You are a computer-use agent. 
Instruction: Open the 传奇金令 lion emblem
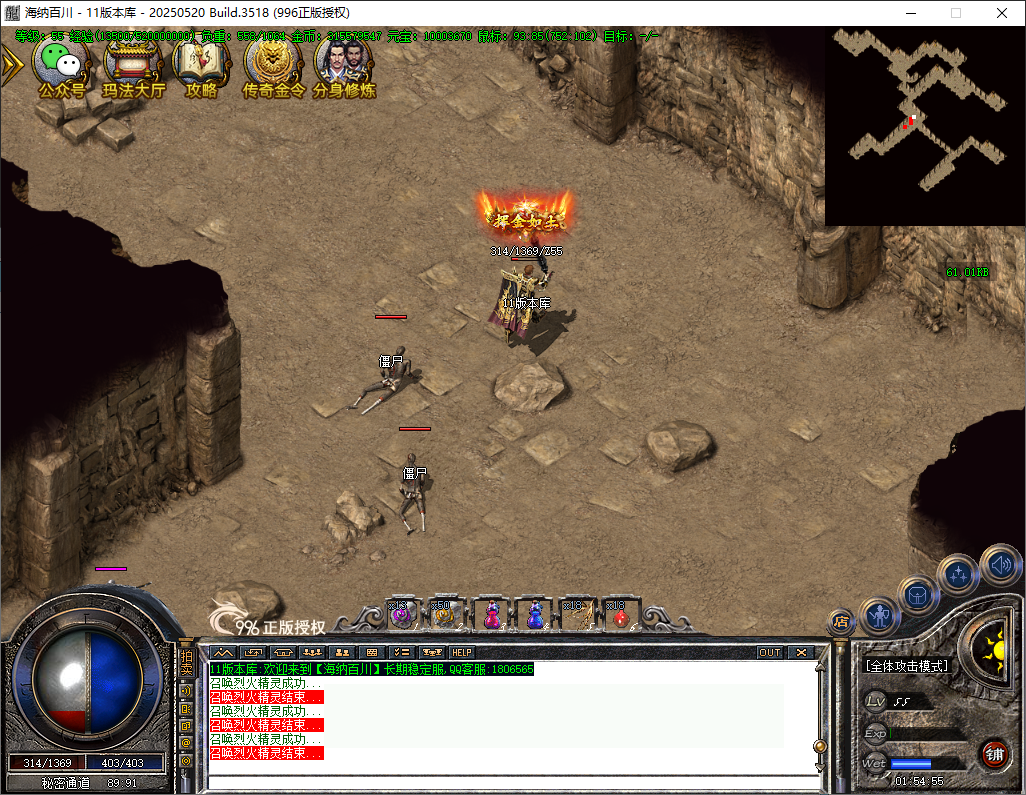(x=273, y=65)
